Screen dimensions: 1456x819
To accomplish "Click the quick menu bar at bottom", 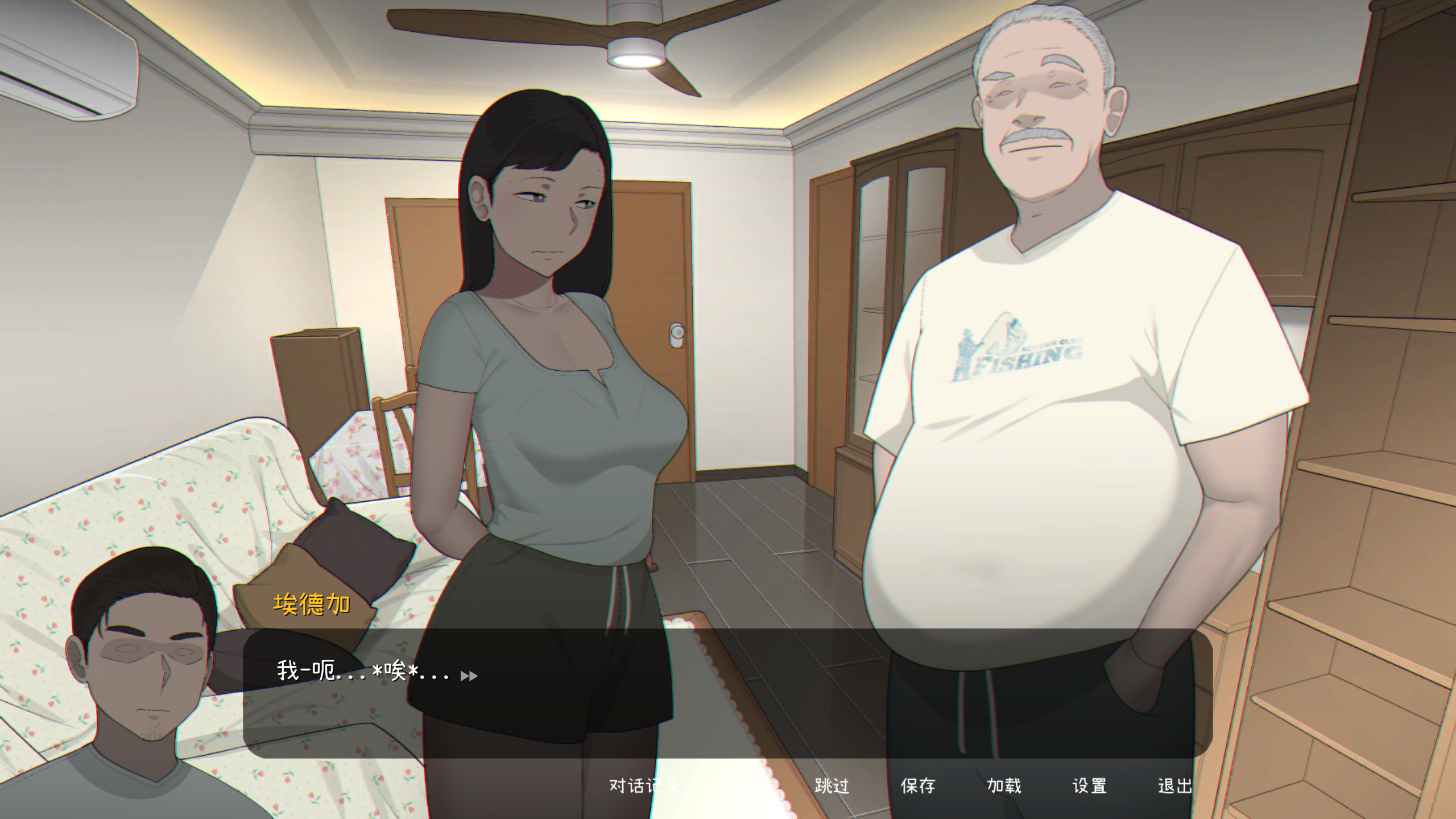I will 910,785.
